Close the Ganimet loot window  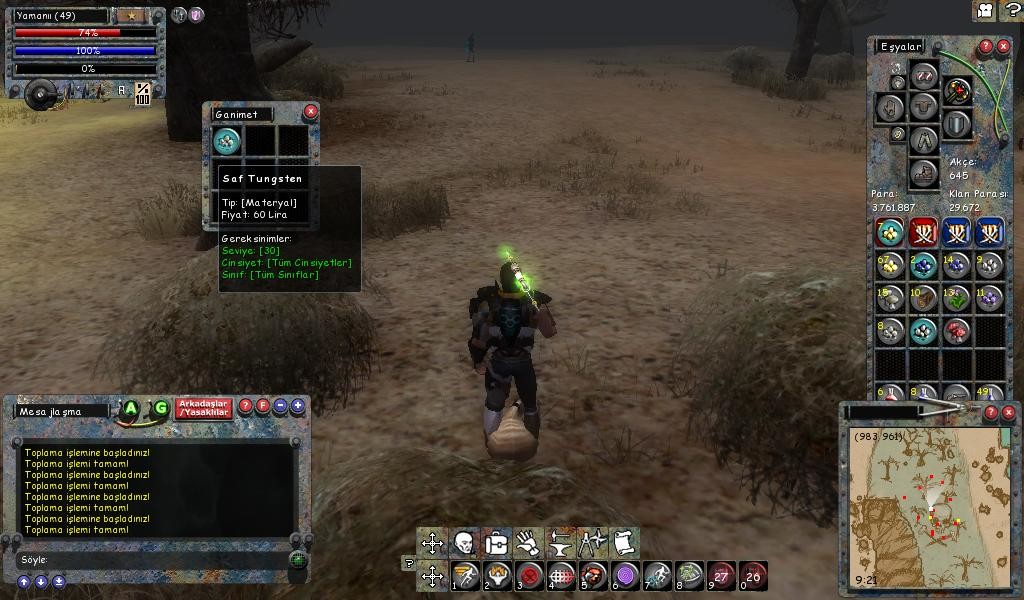[x=310, y=111]
